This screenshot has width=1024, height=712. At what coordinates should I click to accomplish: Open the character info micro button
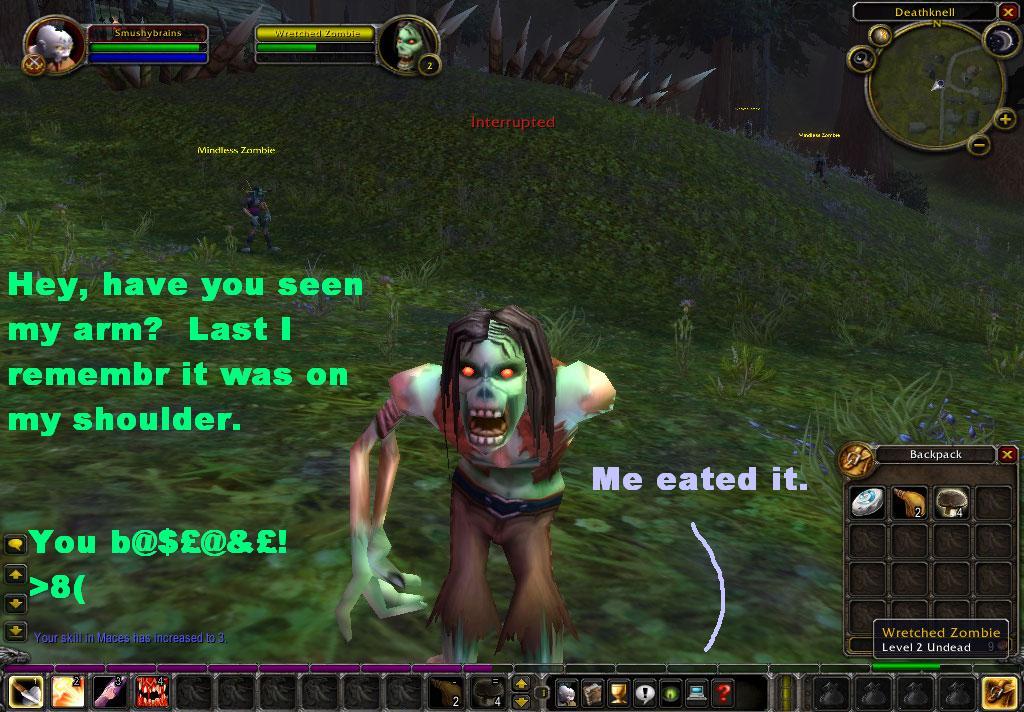pyautogui.click(x=567, y=692)
